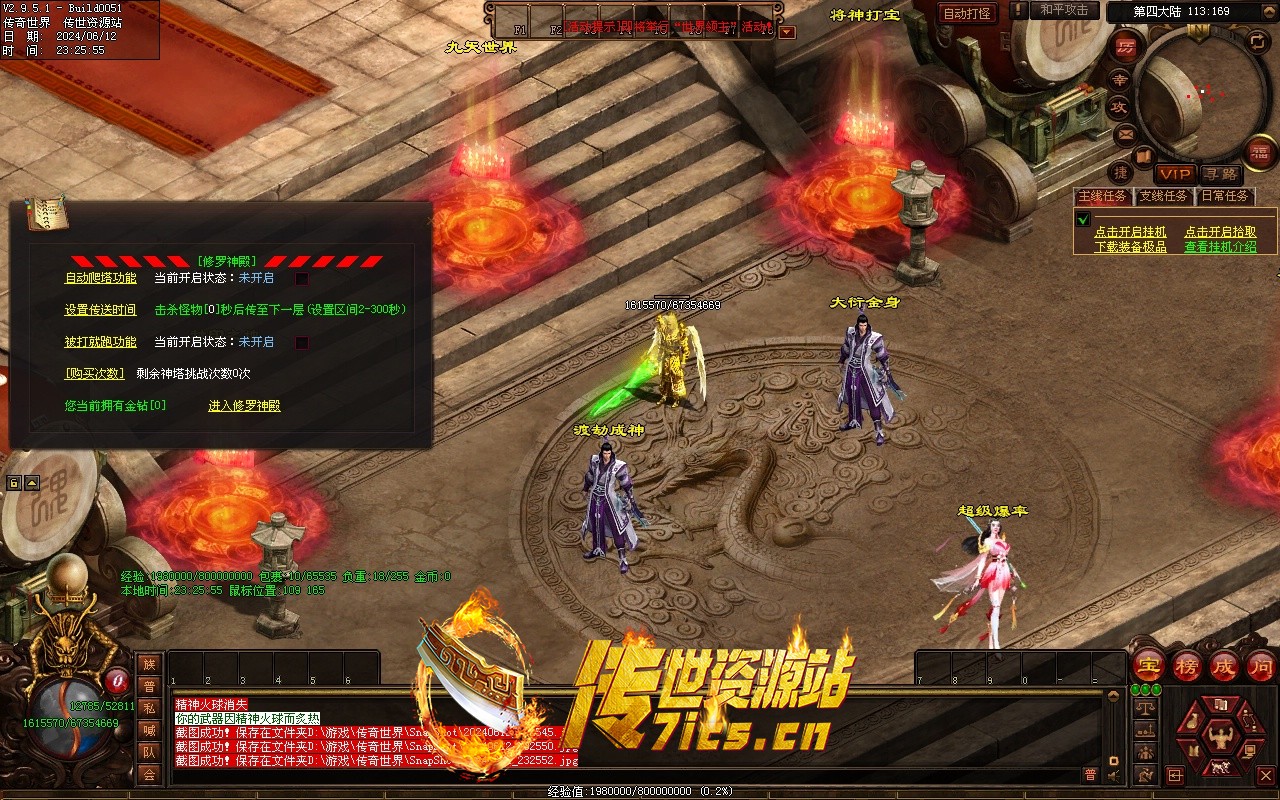Click the mail envelope icon by the minimap
The height and width of the screenshot is (800, 1280).
1125,133
